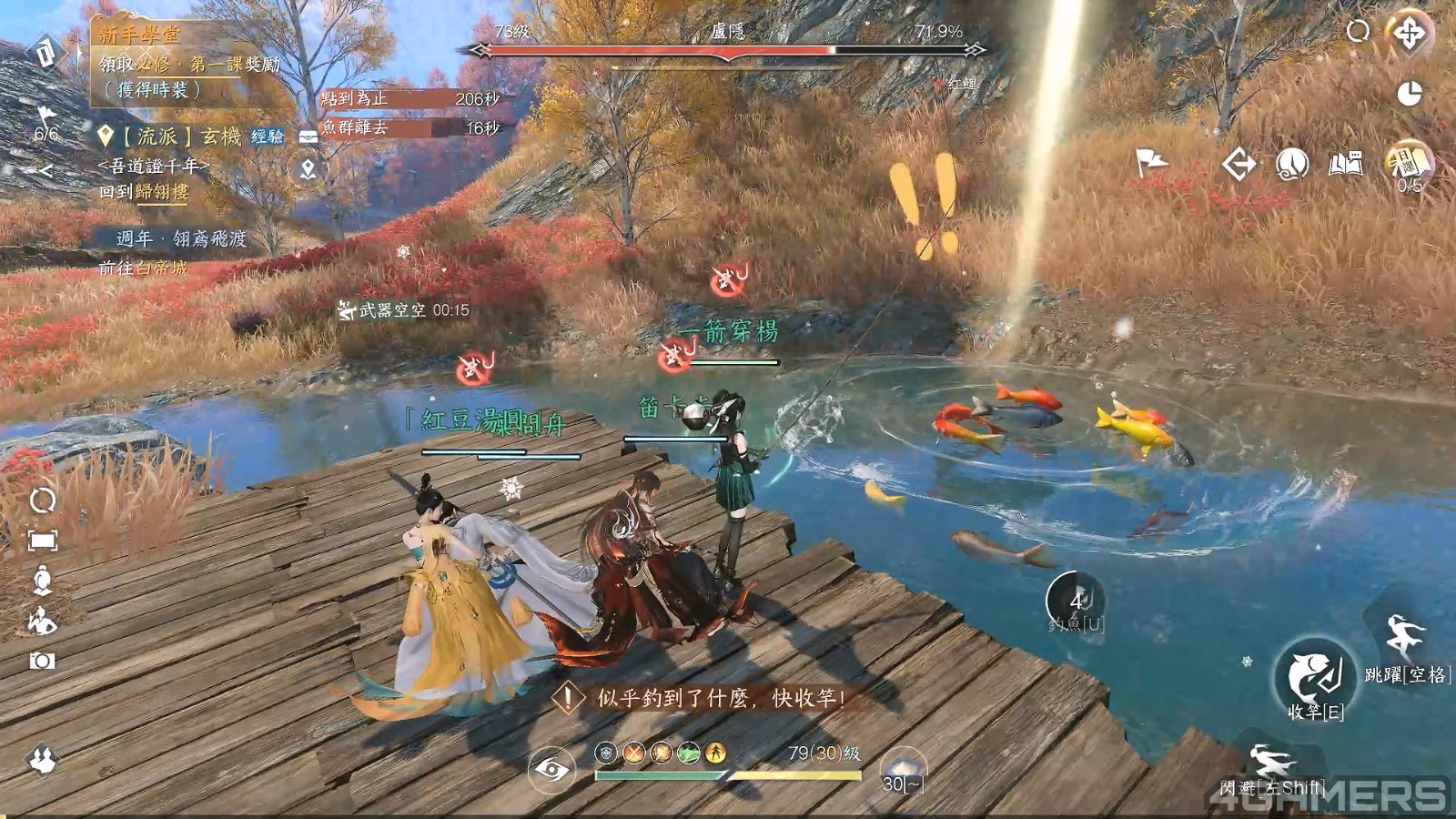Open the book with chat bubble icon

[1346, 164]
